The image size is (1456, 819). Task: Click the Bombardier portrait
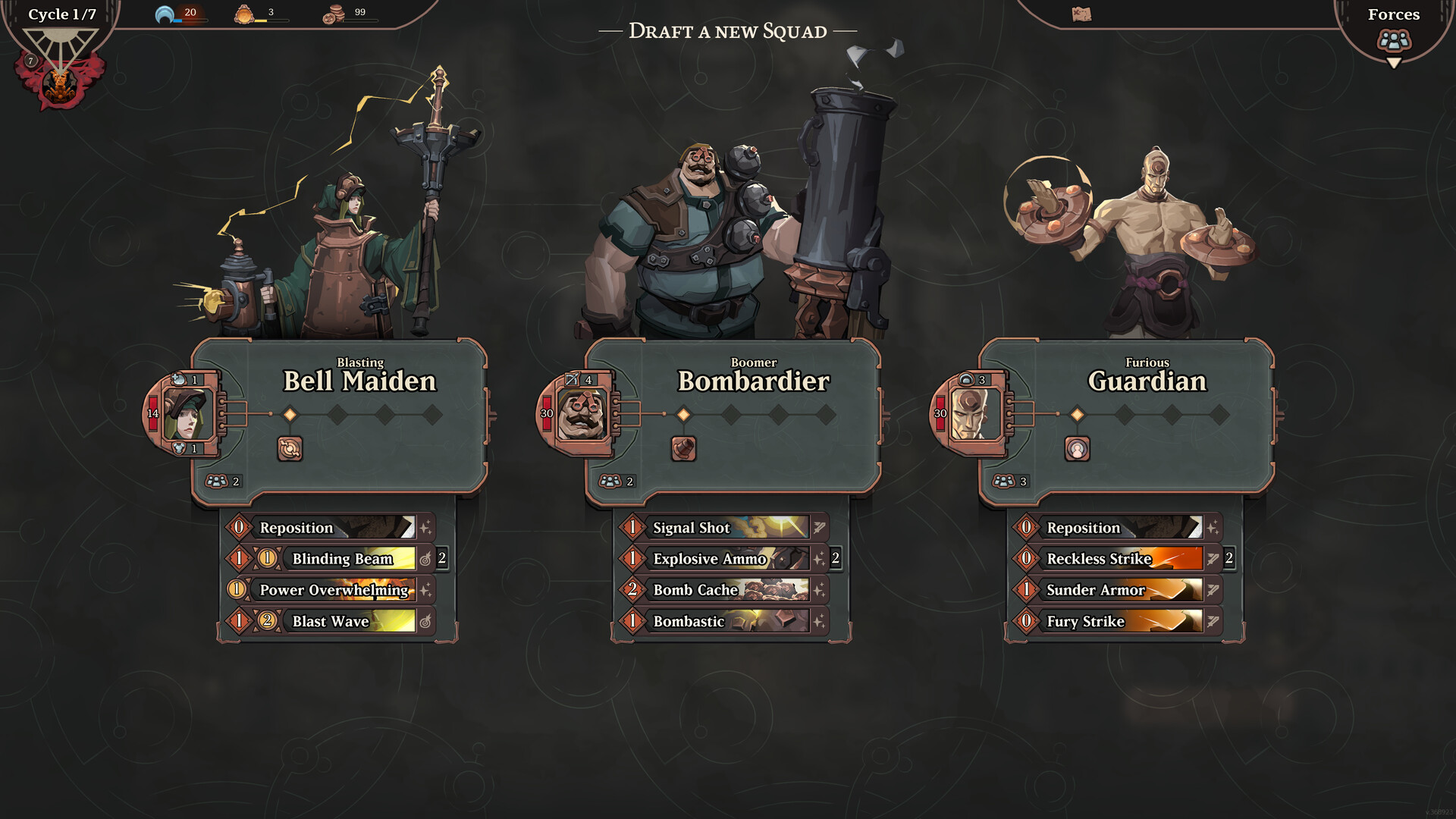(580, 414)
